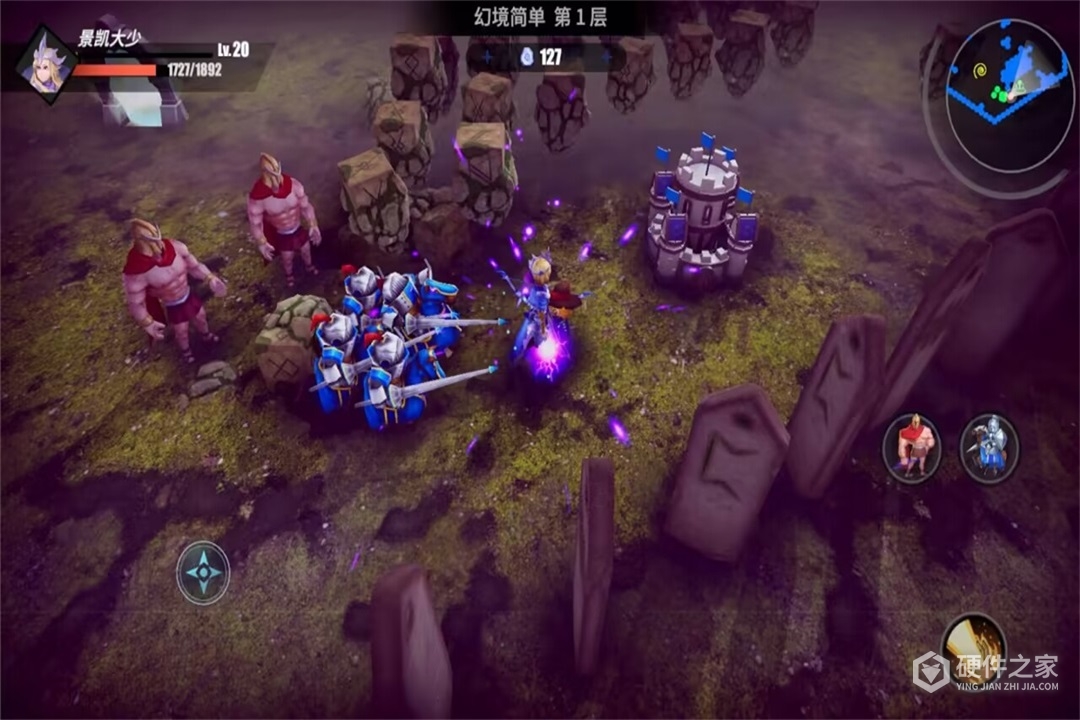Select the blue armored knight unit icon
This screenshot has width=1080, height=720.
tap(989, 447)
